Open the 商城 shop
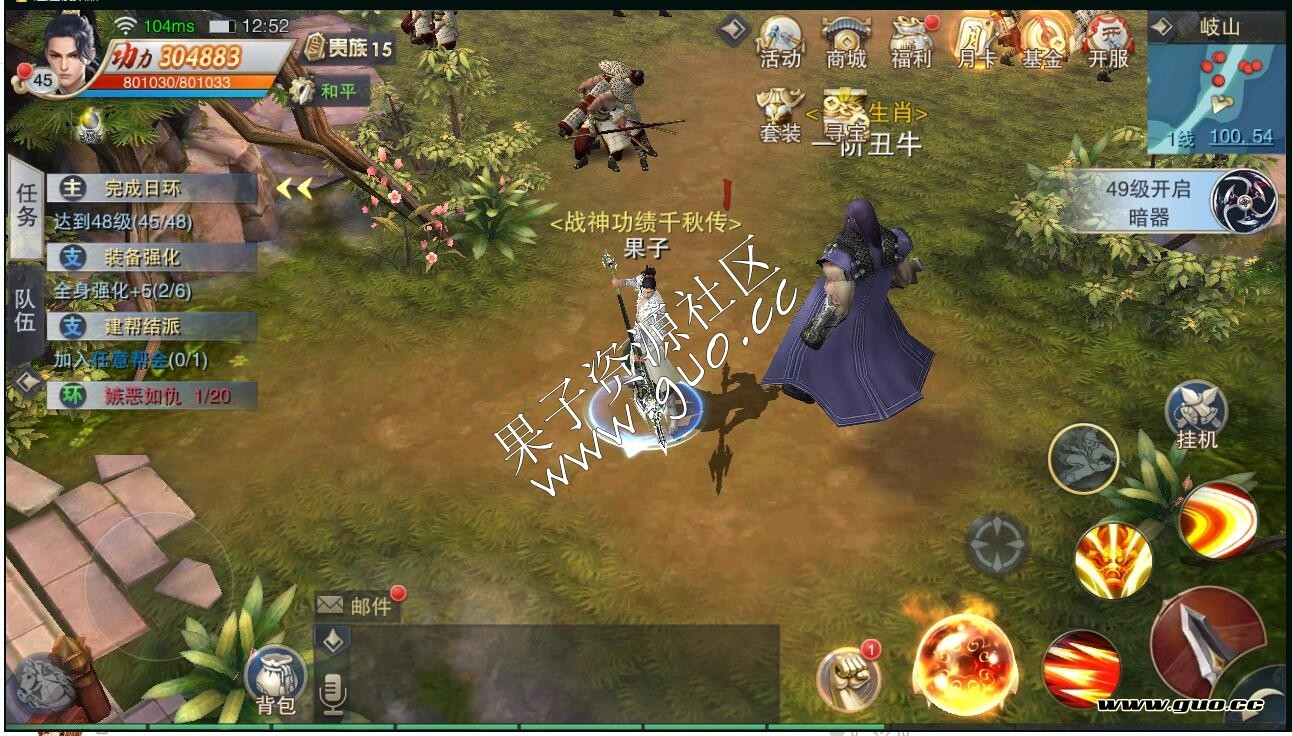The image size is (1292, 736). [x=846, y=42]
